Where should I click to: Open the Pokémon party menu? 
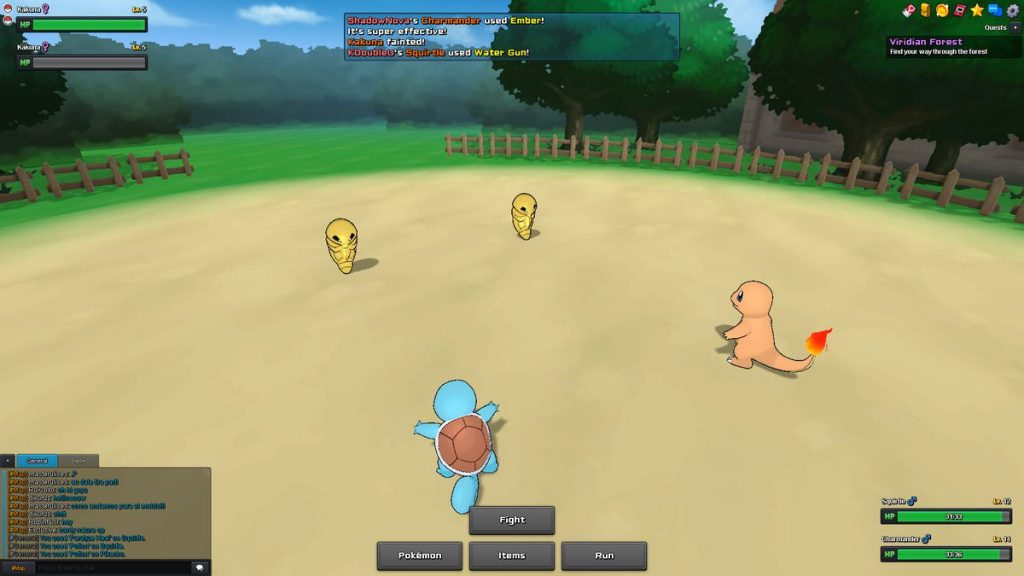[x=419, y=556]
